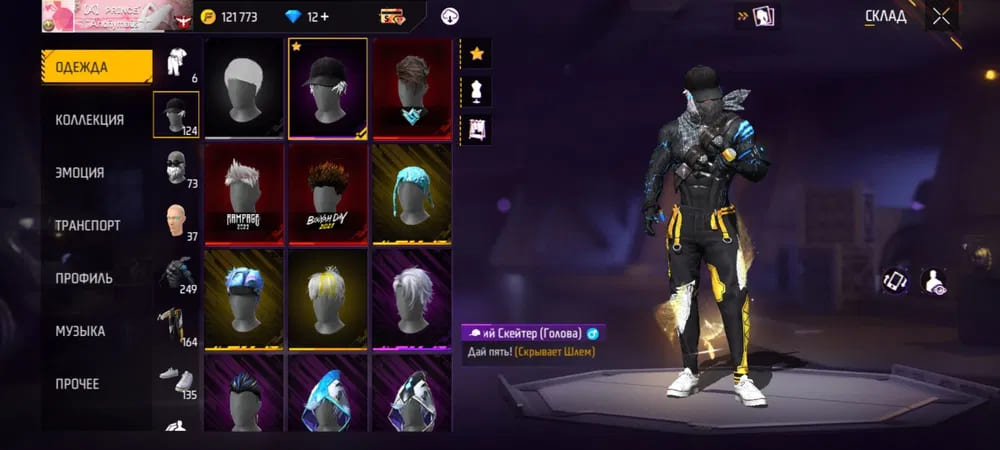
Task: Add diamonds with the plus button
Action: click(x=326, y=17)
